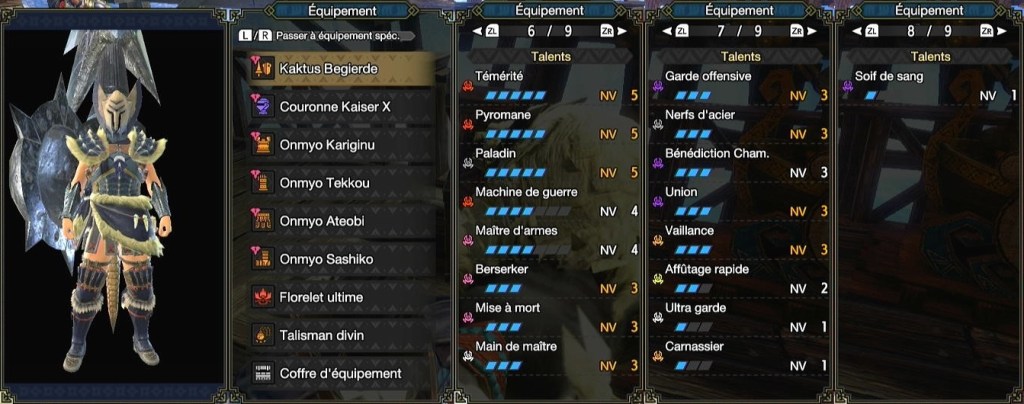Select the Témérité skill row
Screen dimensions: 1024x404
coord(549,86)
